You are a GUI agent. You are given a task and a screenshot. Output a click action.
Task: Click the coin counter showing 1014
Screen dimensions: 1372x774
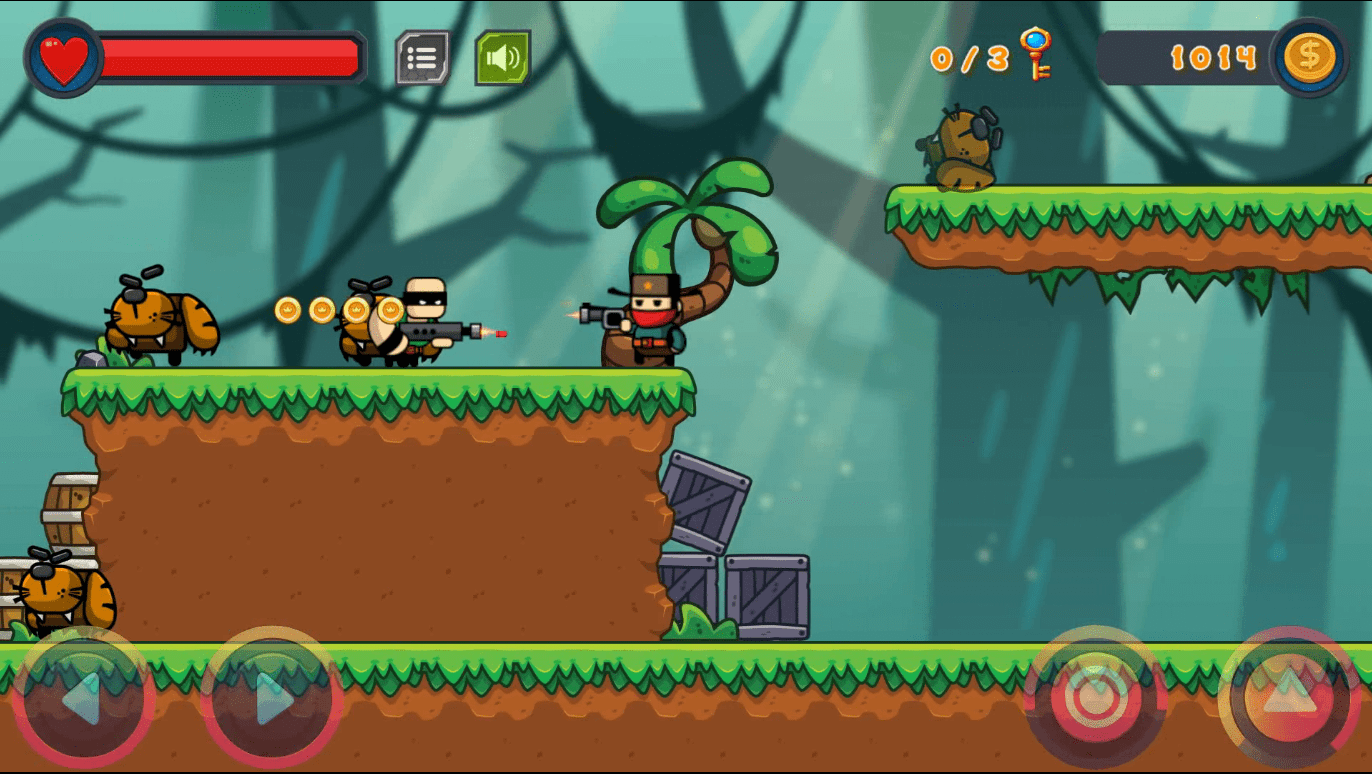(1215, 58)
